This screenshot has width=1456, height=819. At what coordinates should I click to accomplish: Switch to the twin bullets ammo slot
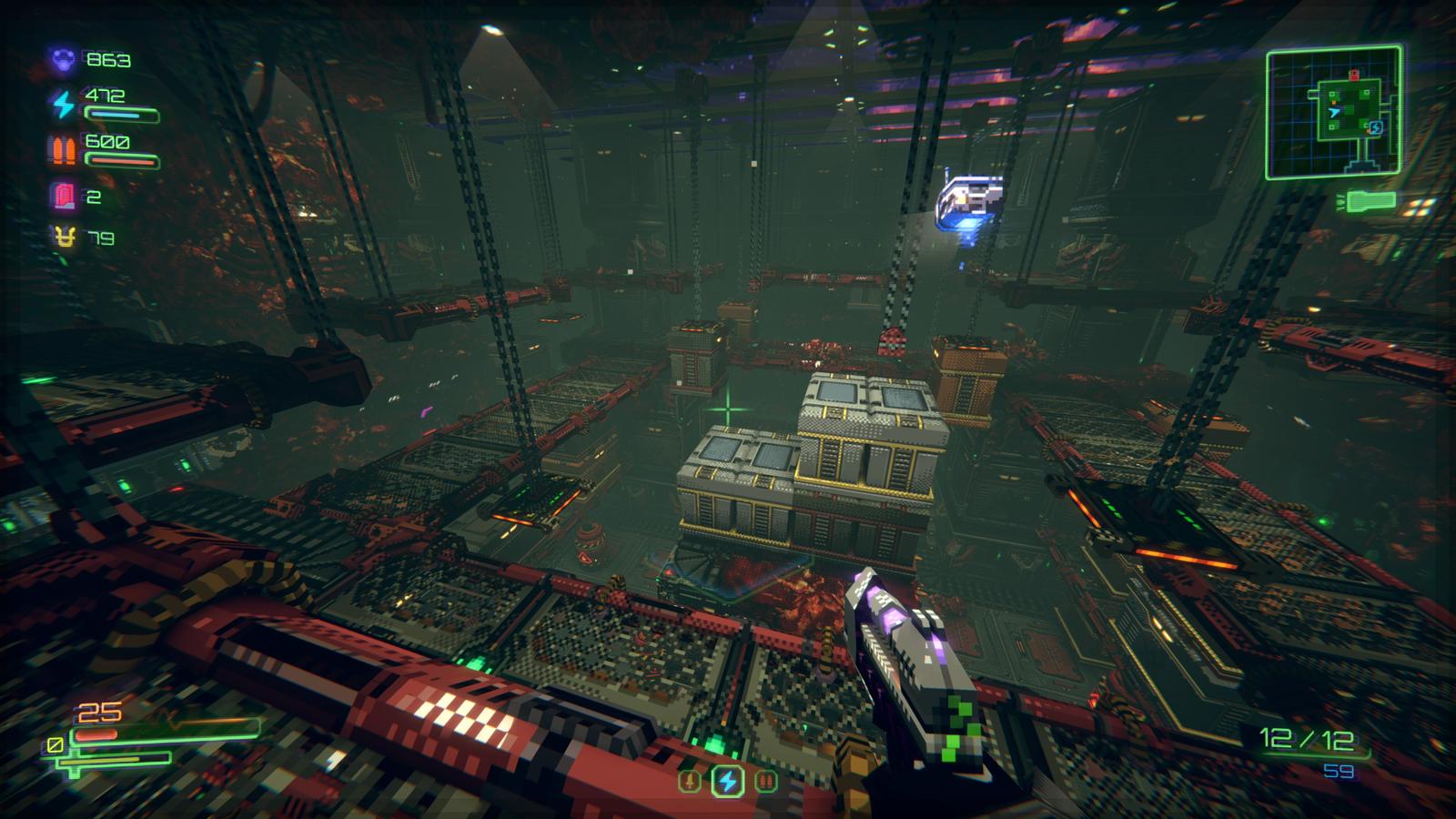[x=766, y=780]
